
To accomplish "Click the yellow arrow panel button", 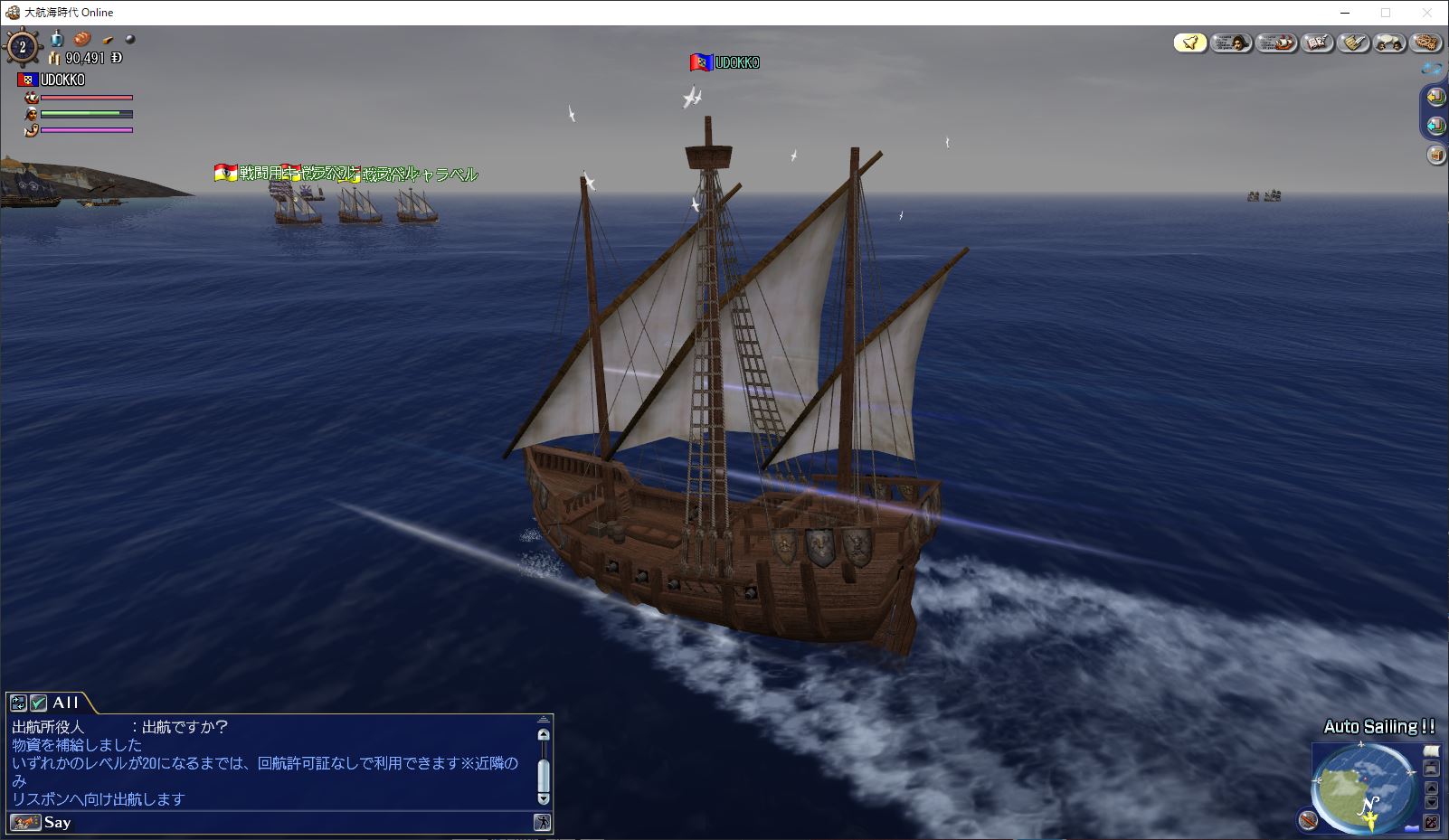I will point(1435,97).
